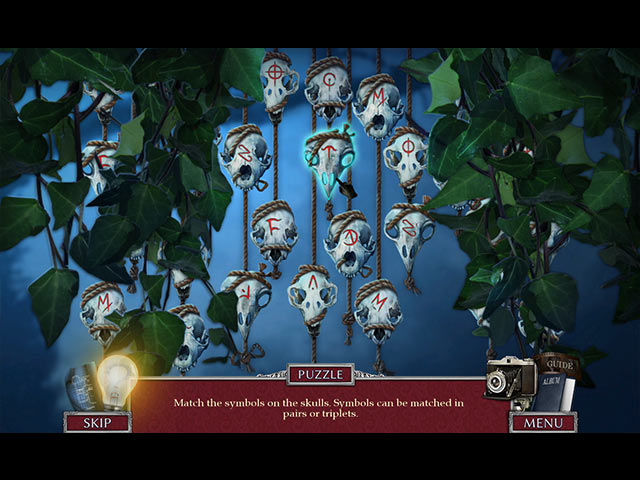This screenshot has height=480, width=640.
Task: Skip the skull matching puzzle
Action: click(x=97, y=422)
